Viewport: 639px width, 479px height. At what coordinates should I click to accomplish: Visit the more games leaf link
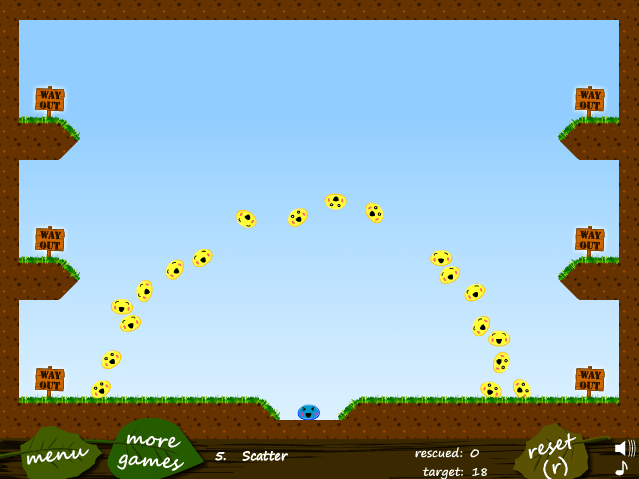click(x=150, y=449)
